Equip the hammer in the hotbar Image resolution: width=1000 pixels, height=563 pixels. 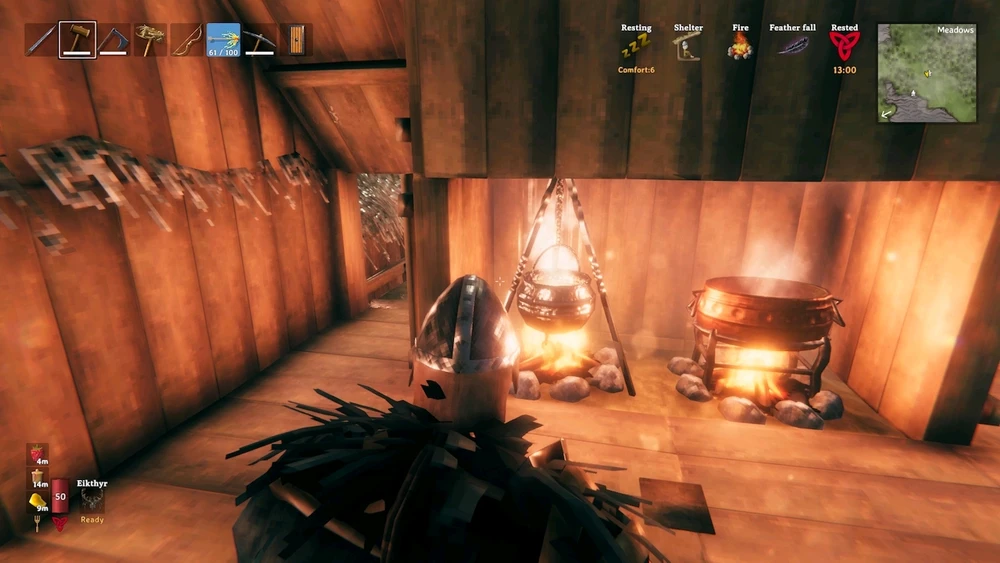(x=77, y=40)
